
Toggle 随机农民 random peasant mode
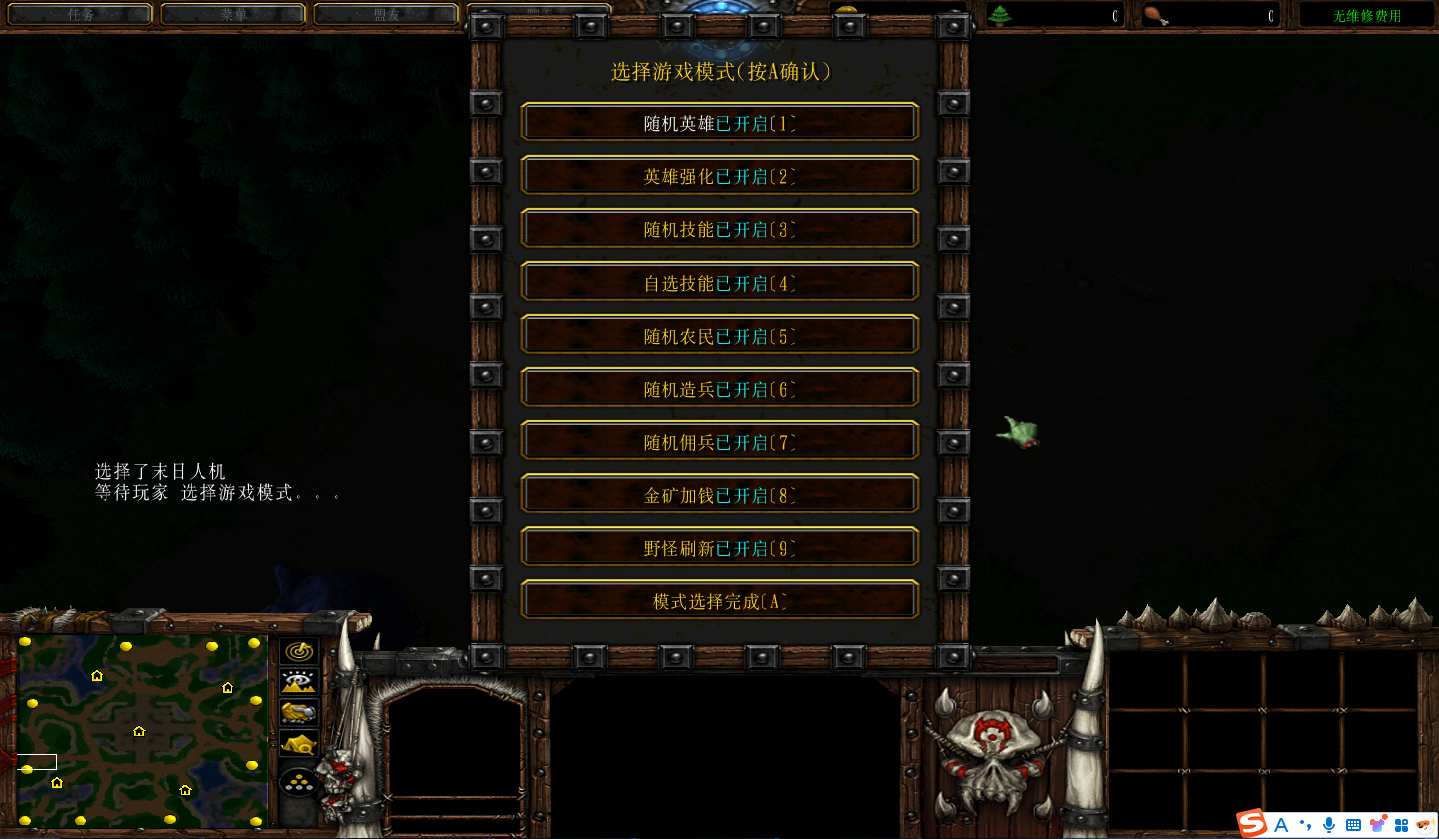[719, 335]
